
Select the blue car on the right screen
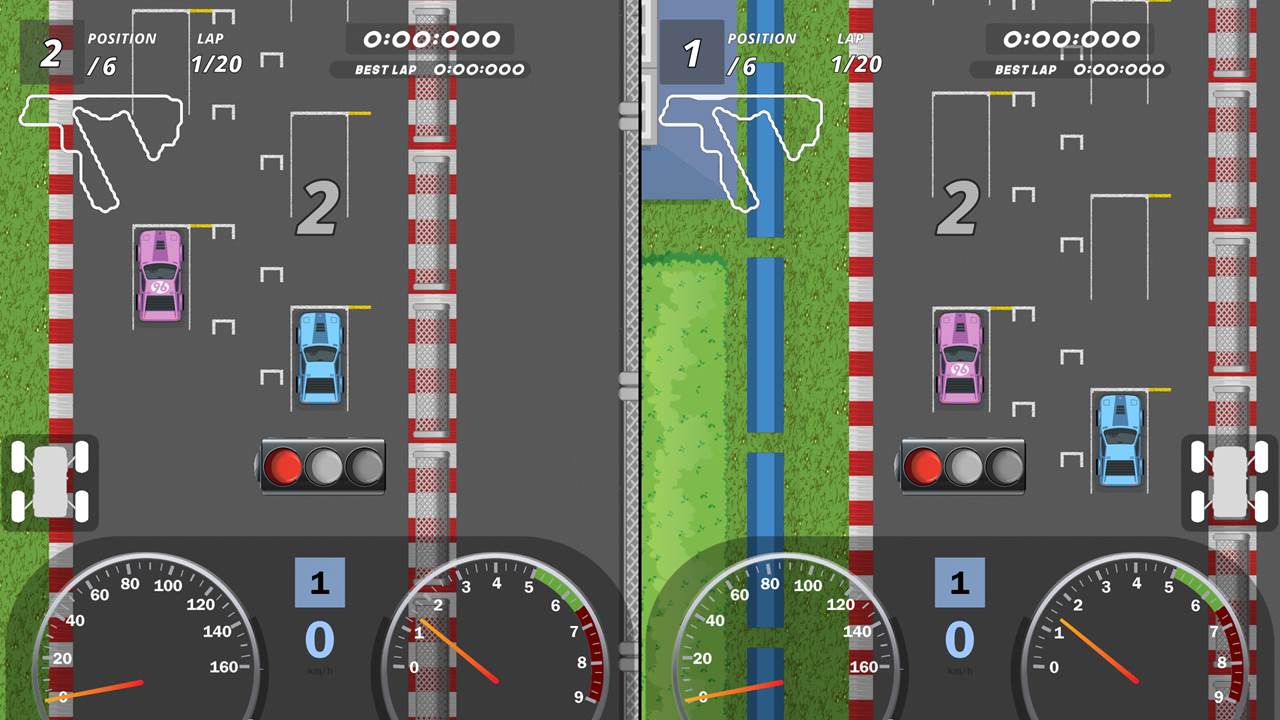coord(1121,440)
